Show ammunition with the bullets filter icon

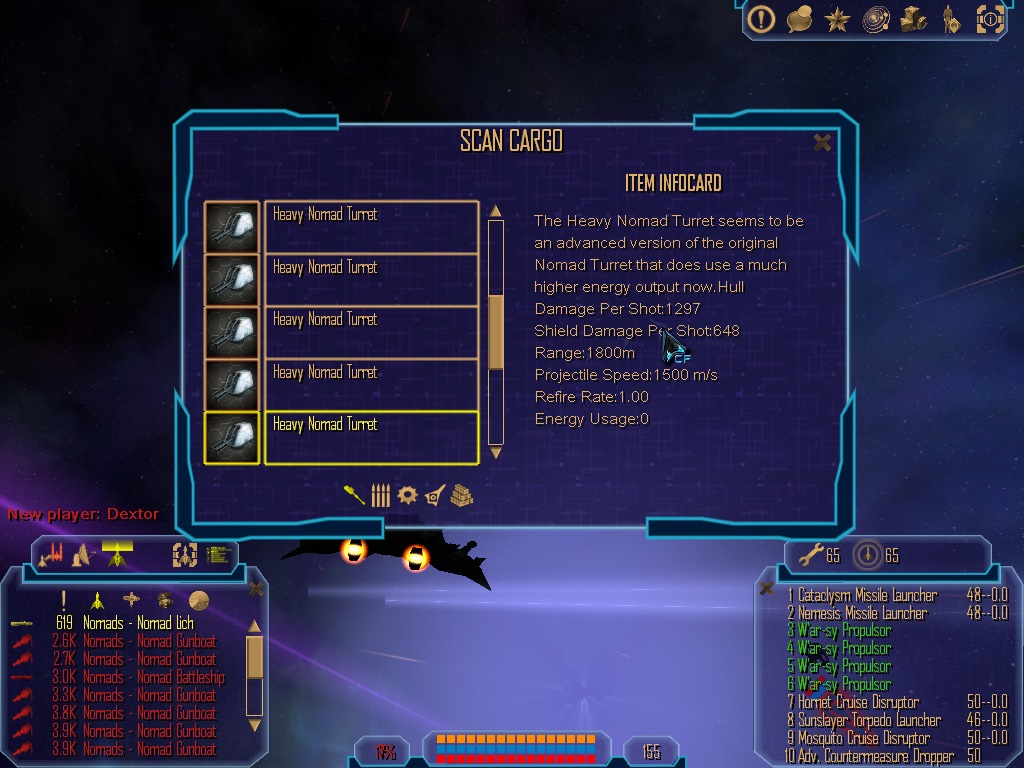(380, 495)
